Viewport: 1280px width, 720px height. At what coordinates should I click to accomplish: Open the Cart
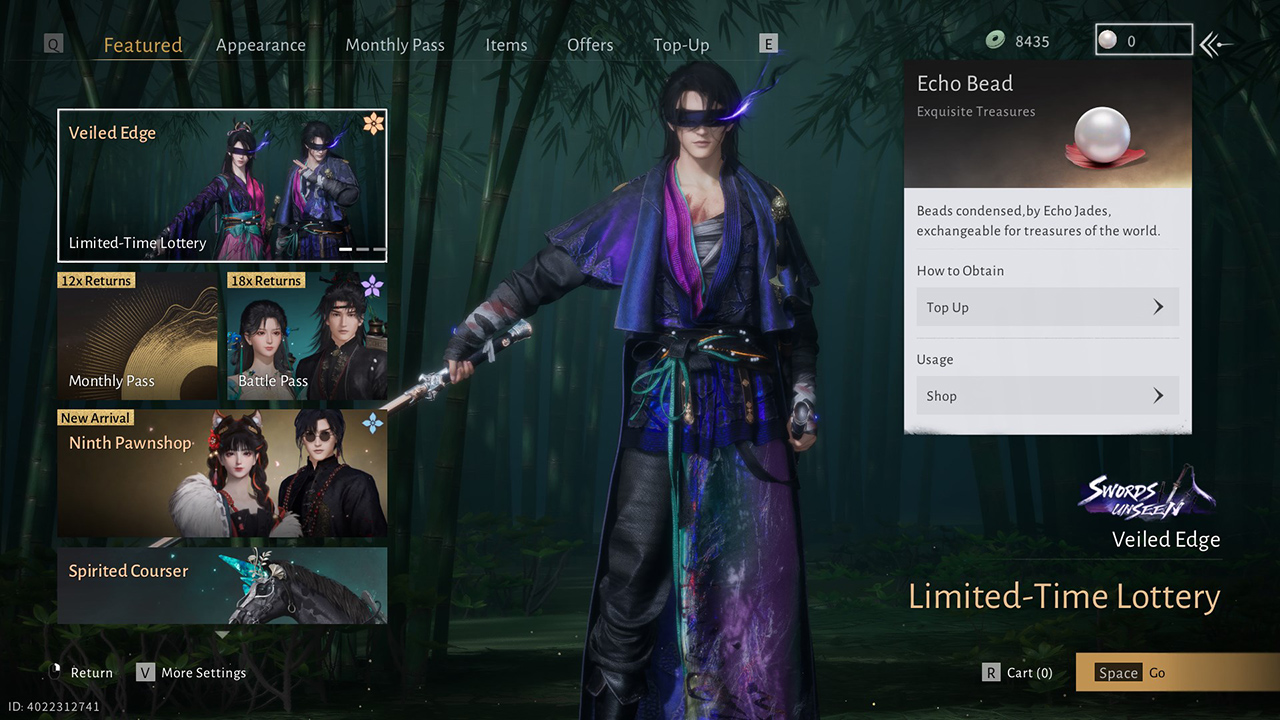pos(1018,673)
